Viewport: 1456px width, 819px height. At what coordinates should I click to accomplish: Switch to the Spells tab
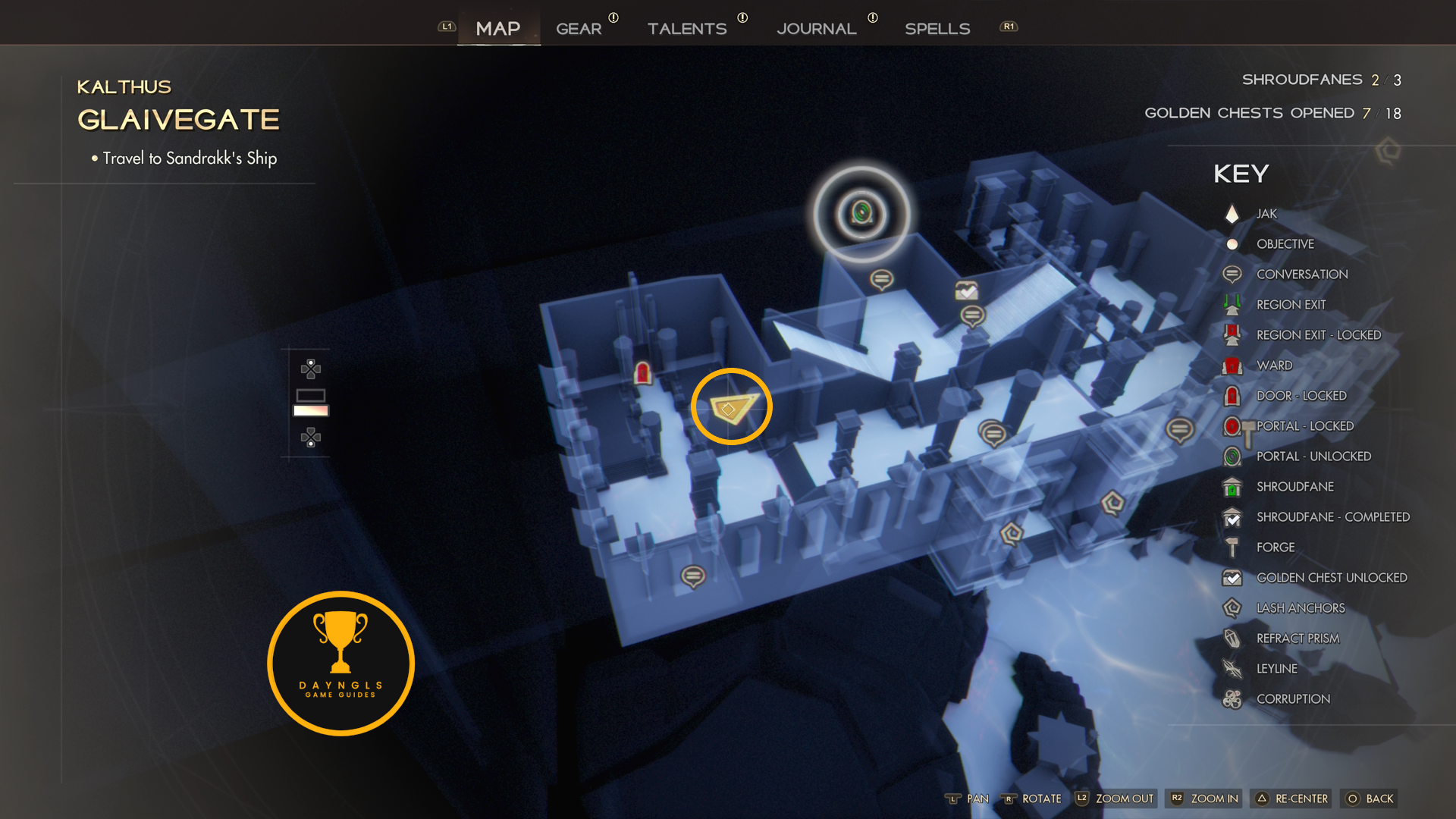[x=937, y=29]
